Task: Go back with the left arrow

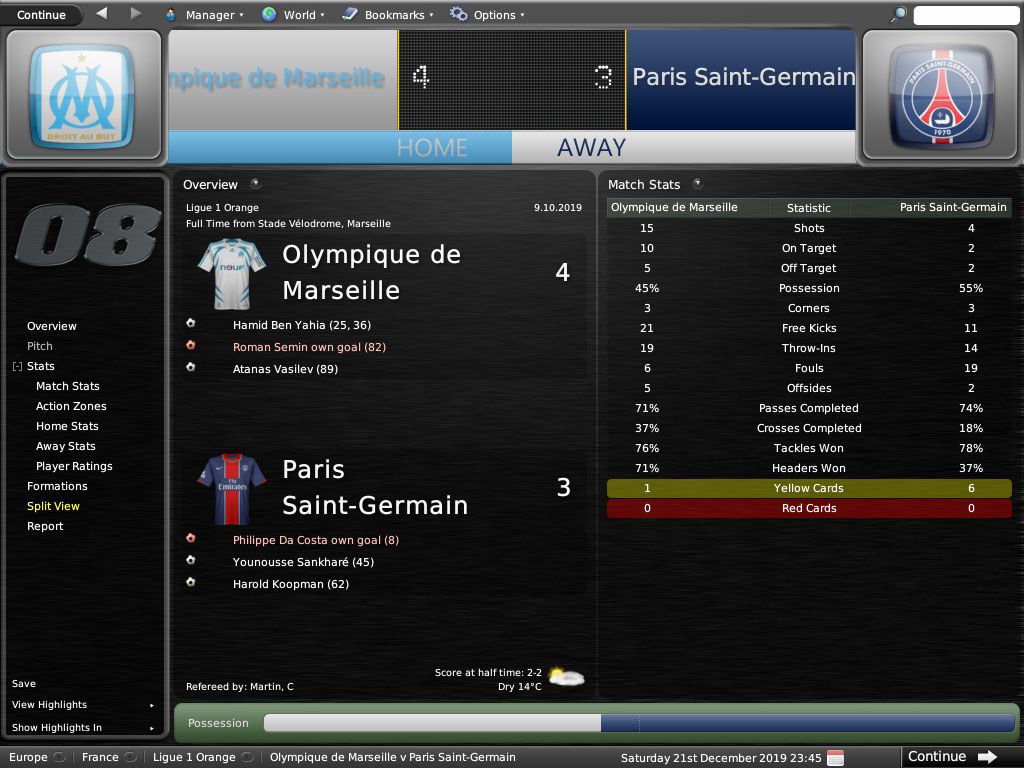Action: (x=102, y=14)
